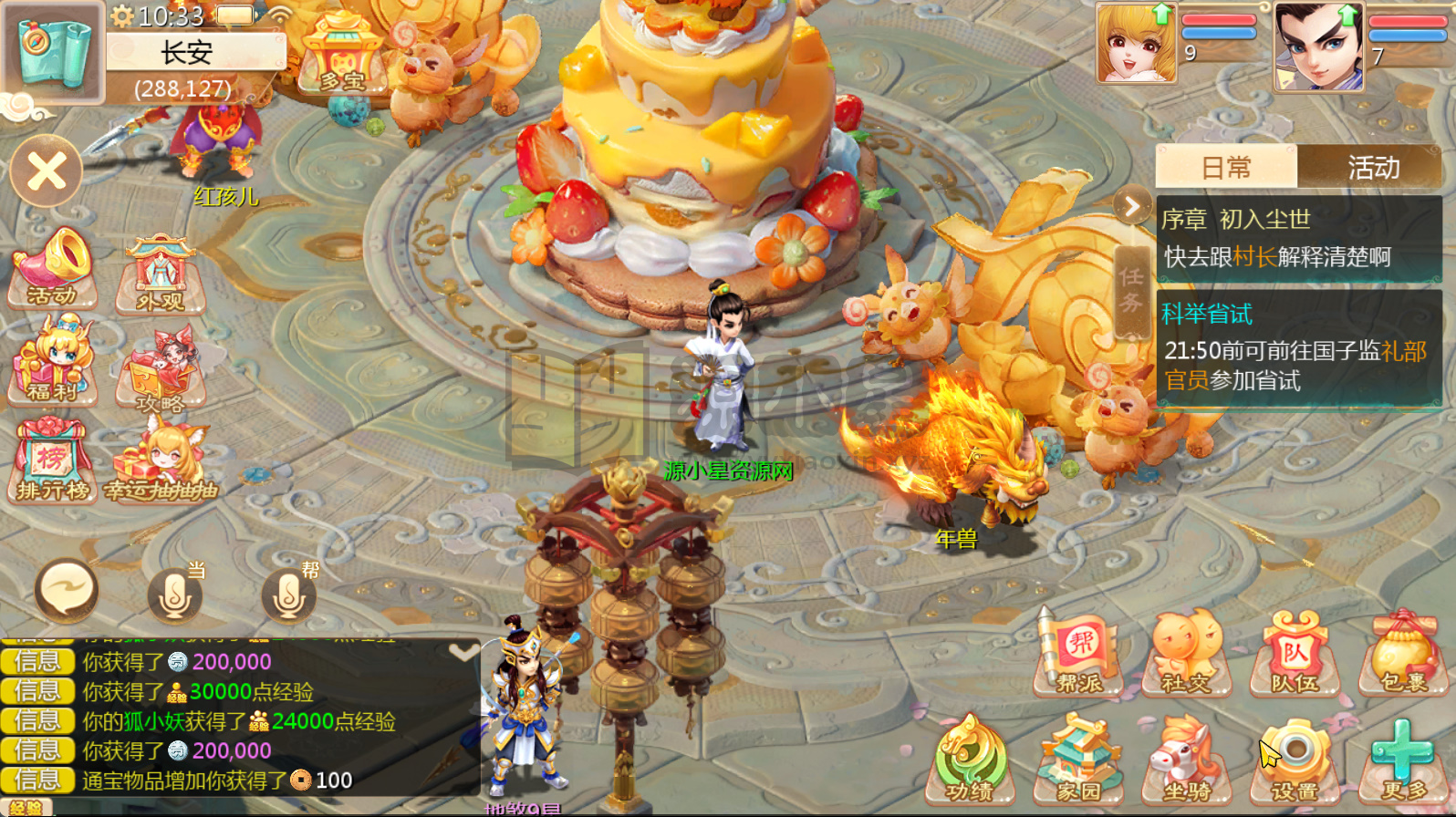The image size is (1456, 817).
Task: Open the 设置 settings gear
Action: point(1295,760)
